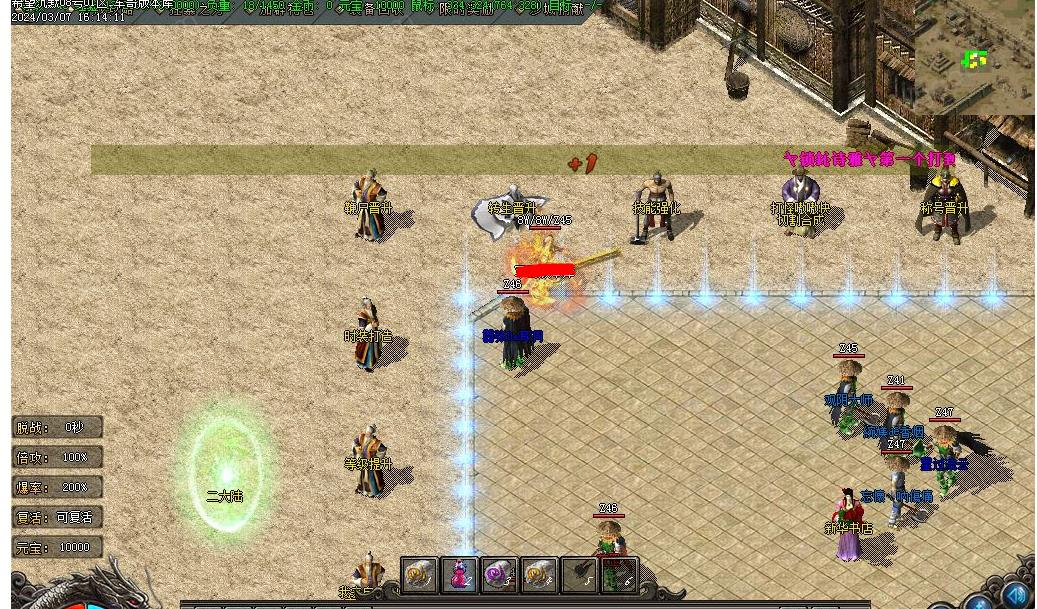Use the yellow scroll in hotbar slot 4
This screenshot has width=1037, height=609.
coord(539,575)
